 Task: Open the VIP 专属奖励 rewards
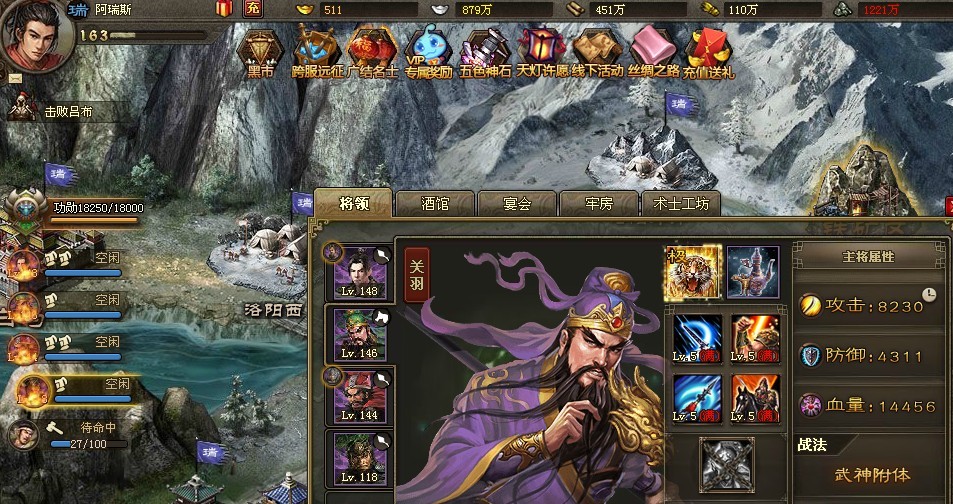(x=429, y=48)
